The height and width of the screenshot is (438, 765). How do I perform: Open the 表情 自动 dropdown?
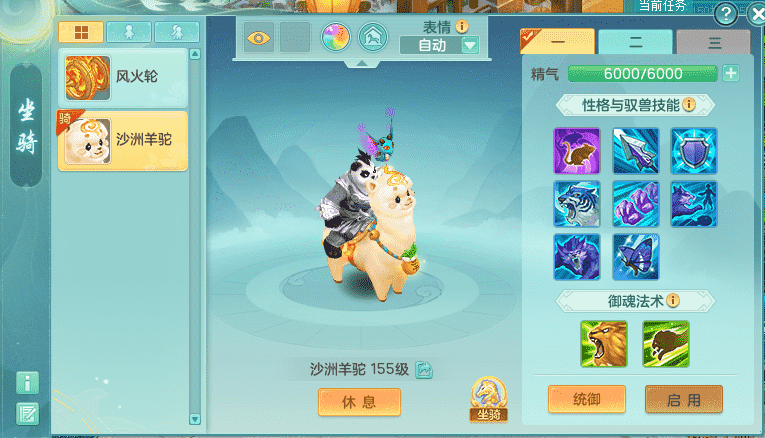tap(470, 45)
